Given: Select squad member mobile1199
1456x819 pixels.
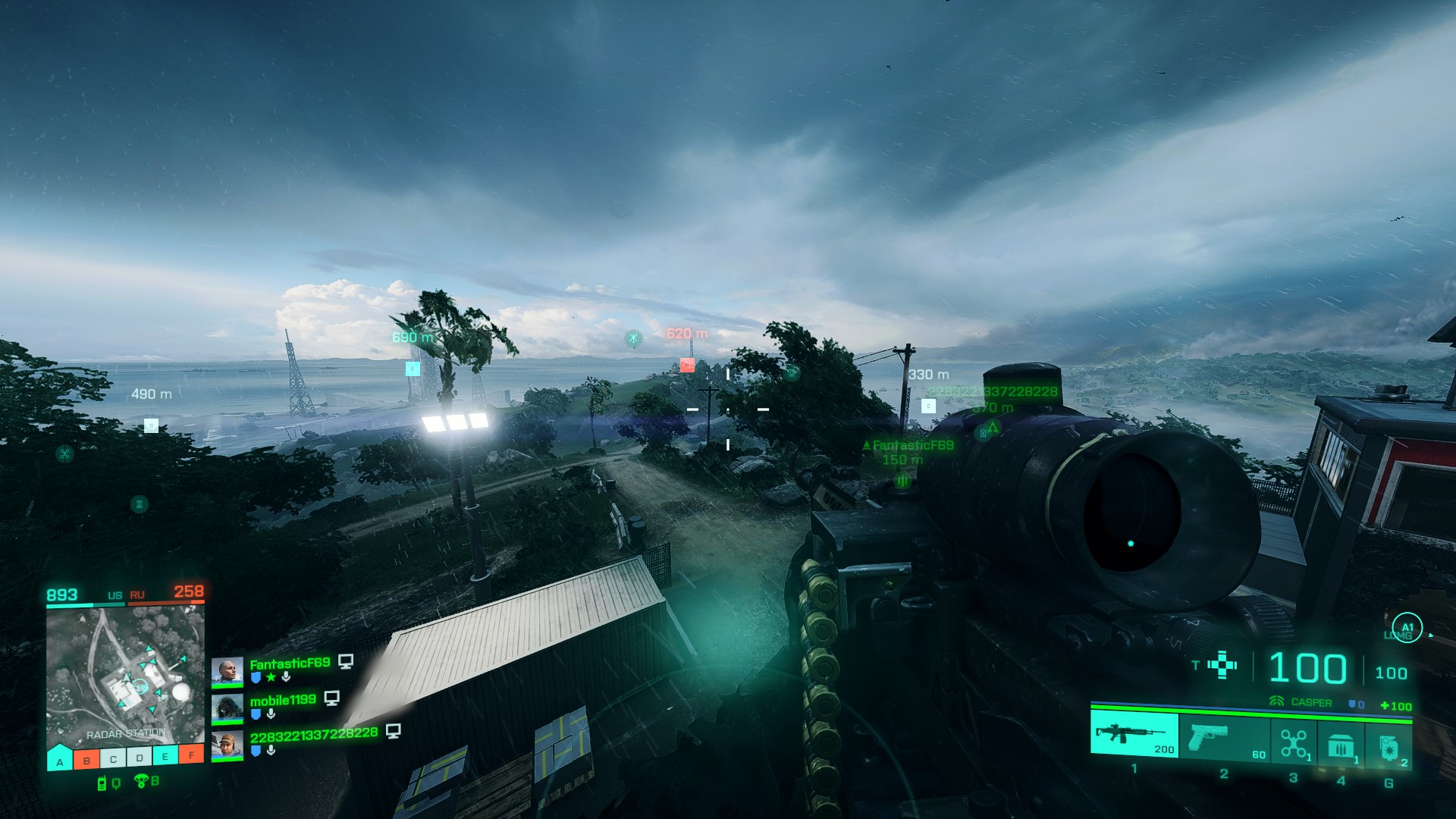Looking at the screenshot, I should click(282, 700).
